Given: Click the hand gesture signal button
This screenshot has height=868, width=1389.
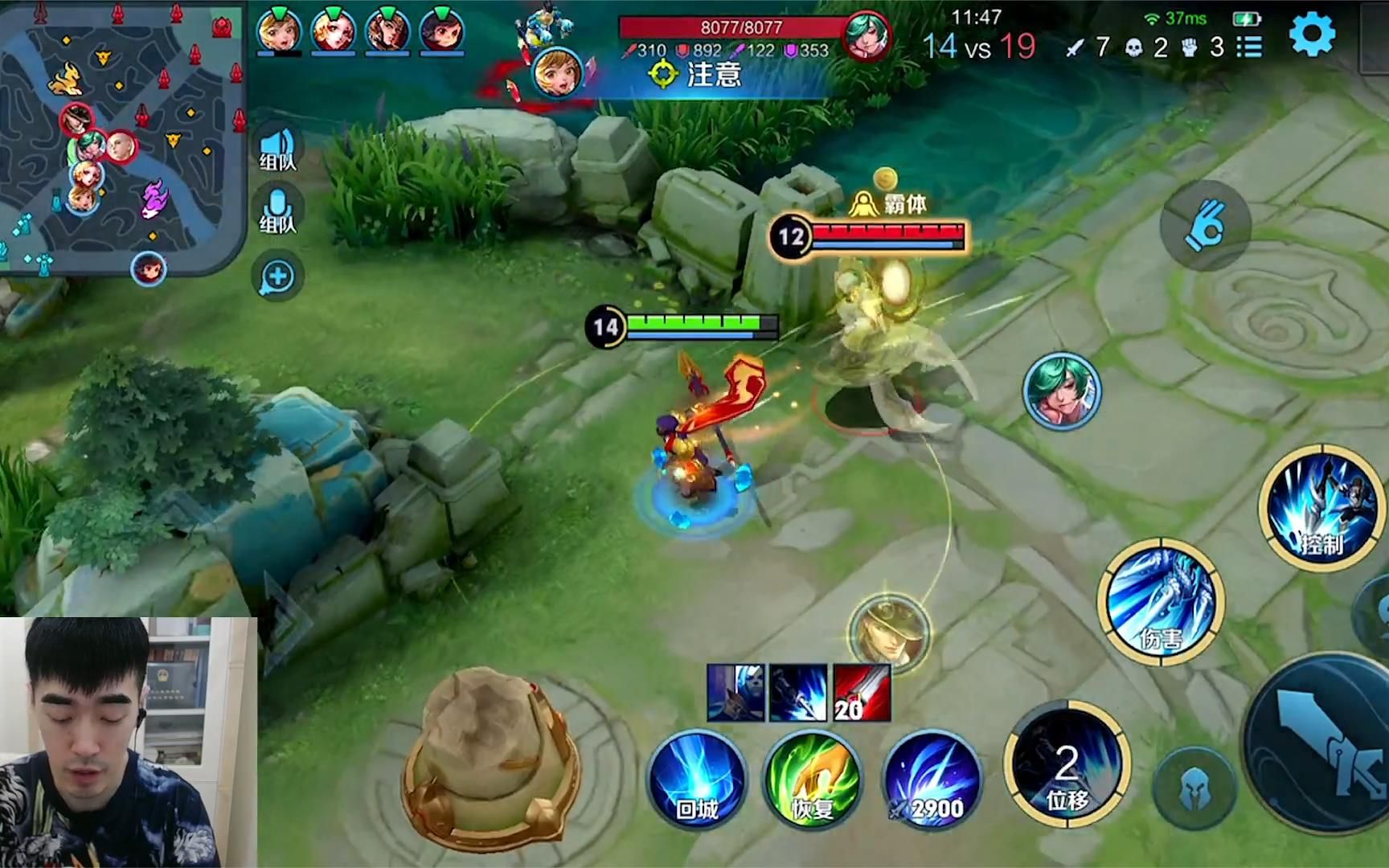Looking at the screenshot, I should coord(1205,225).
